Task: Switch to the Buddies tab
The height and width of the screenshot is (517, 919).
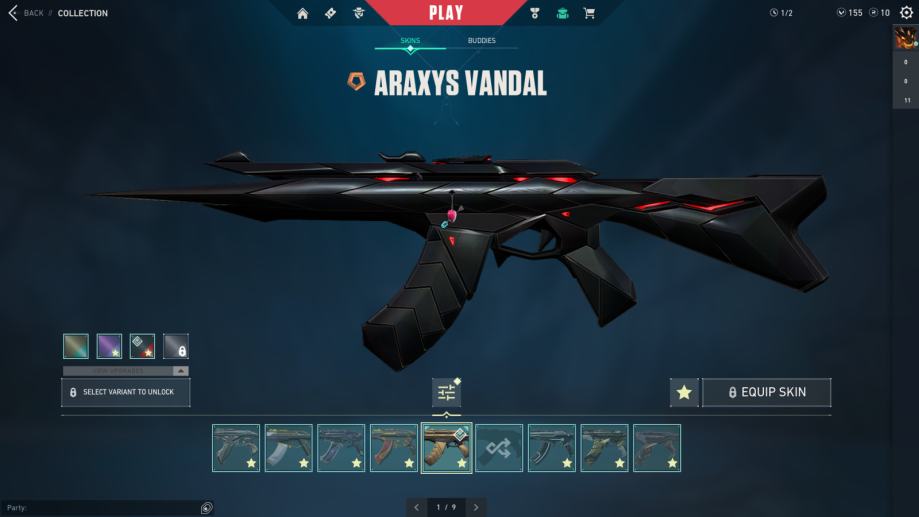Action: (481, 41)
